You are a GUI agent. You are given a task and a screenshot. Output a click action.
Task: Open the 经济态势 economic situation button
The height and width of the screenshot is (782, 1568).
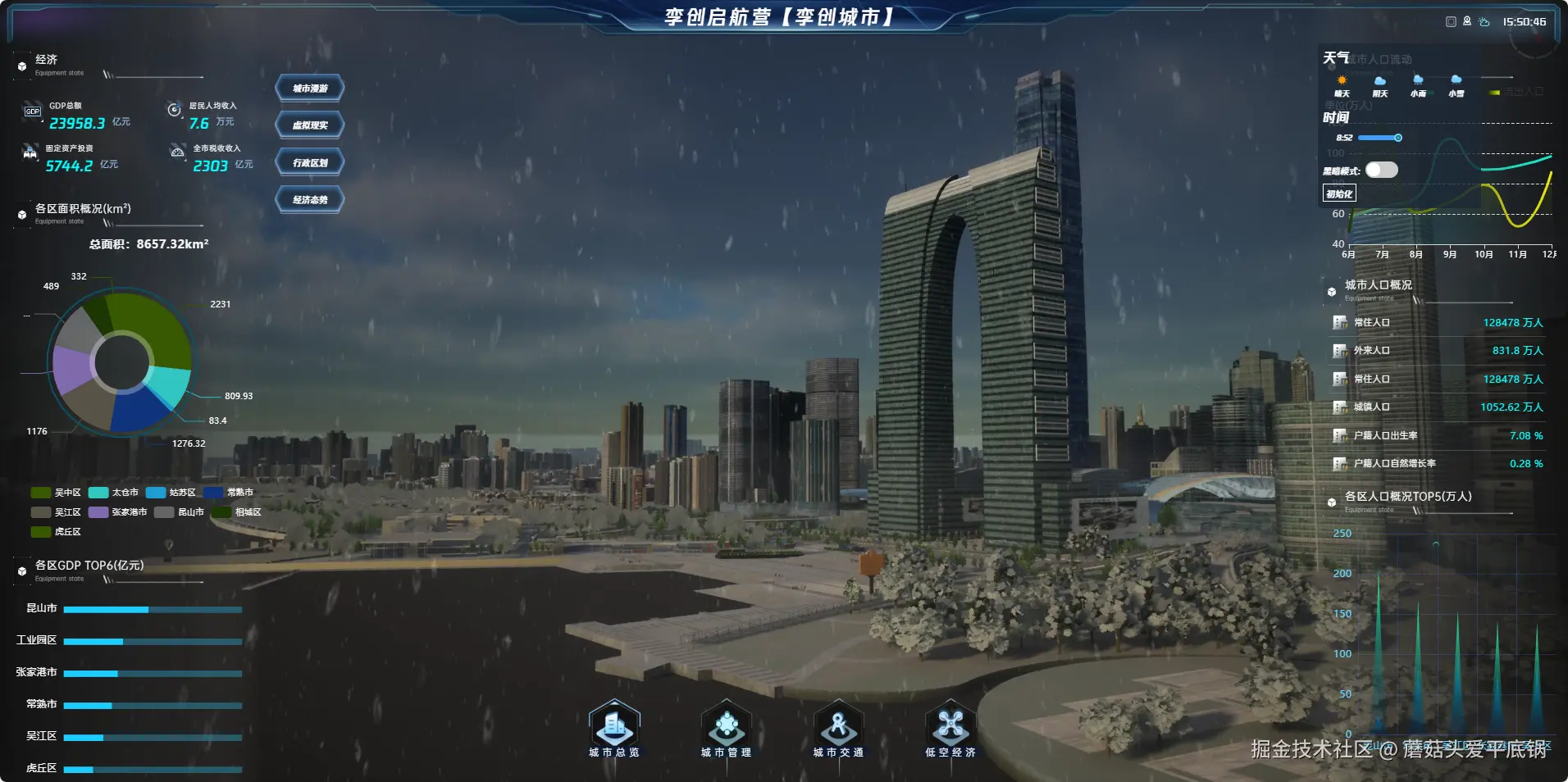pos(310,199)
